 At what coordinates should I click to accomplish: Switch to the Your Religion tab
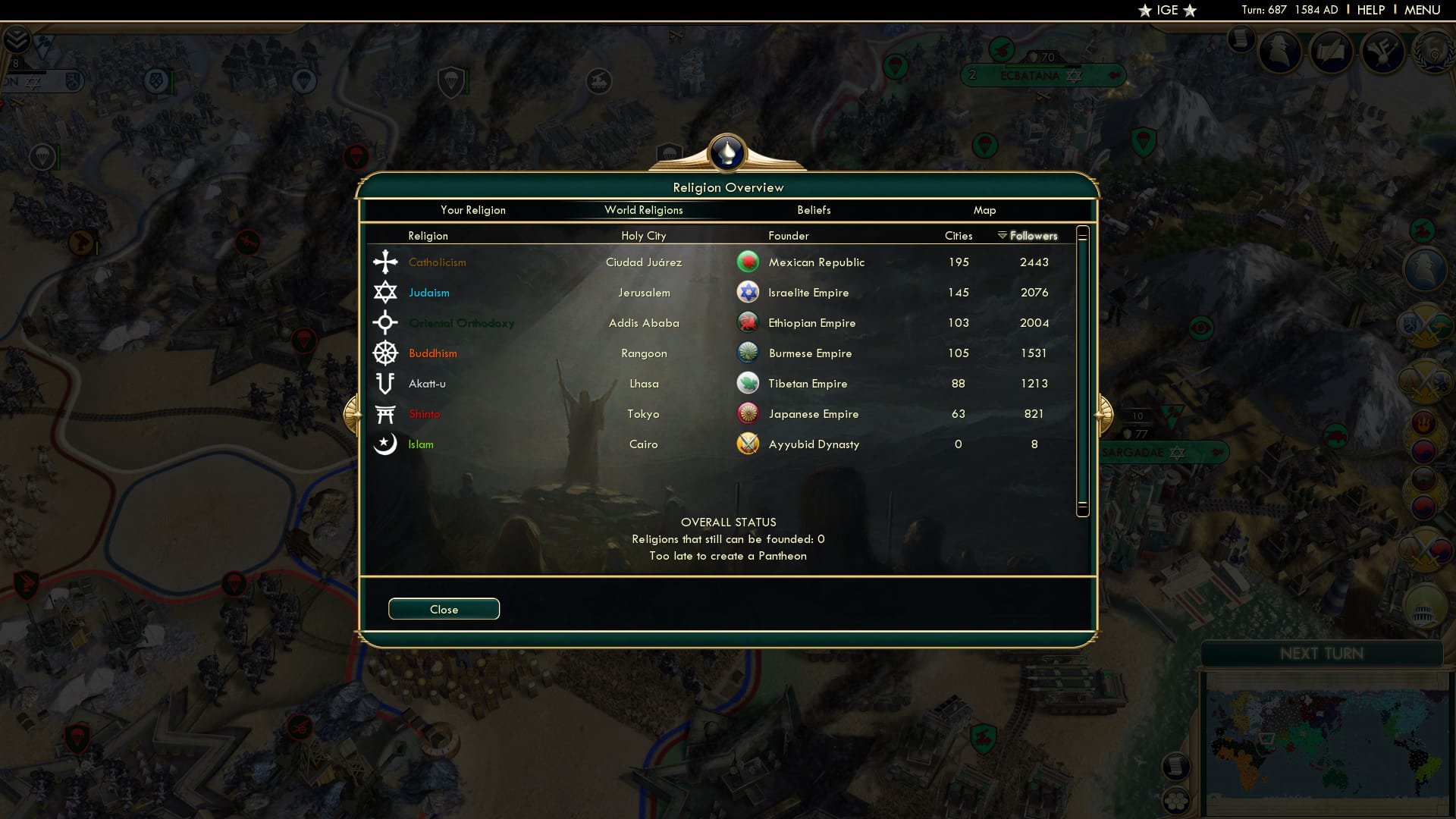473,210
